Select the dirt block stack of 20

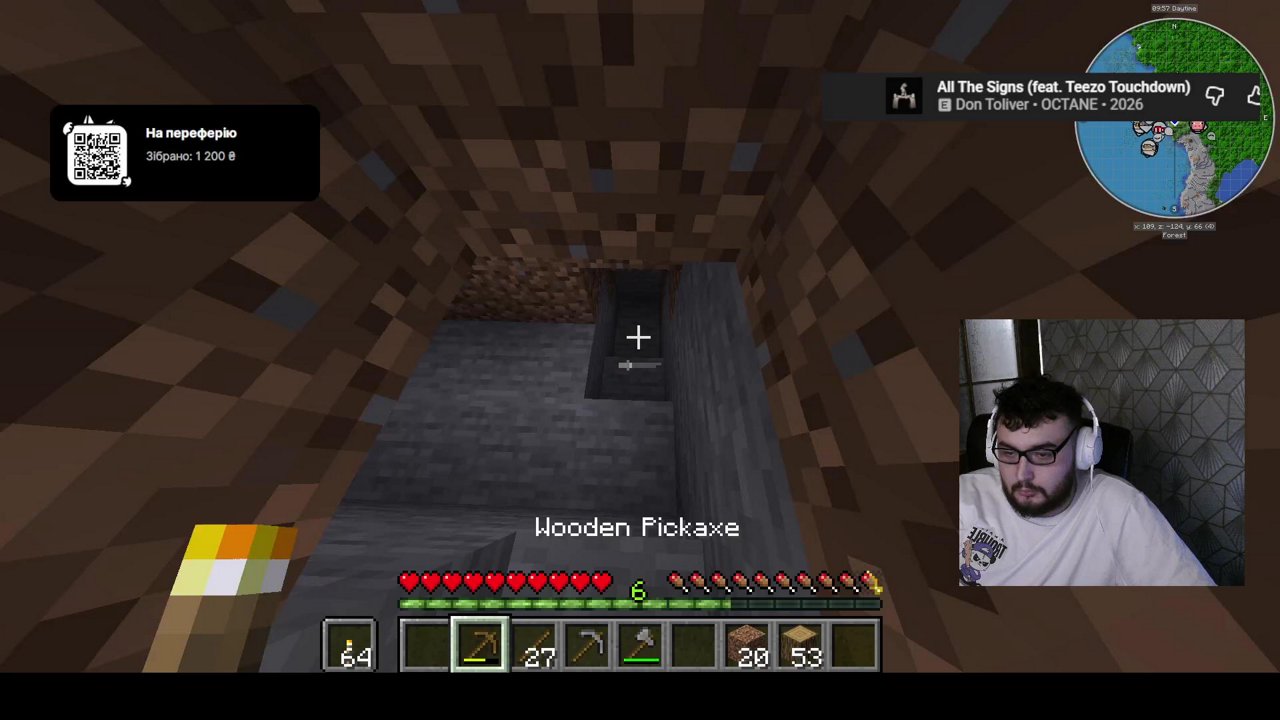(x=748, y=645)
